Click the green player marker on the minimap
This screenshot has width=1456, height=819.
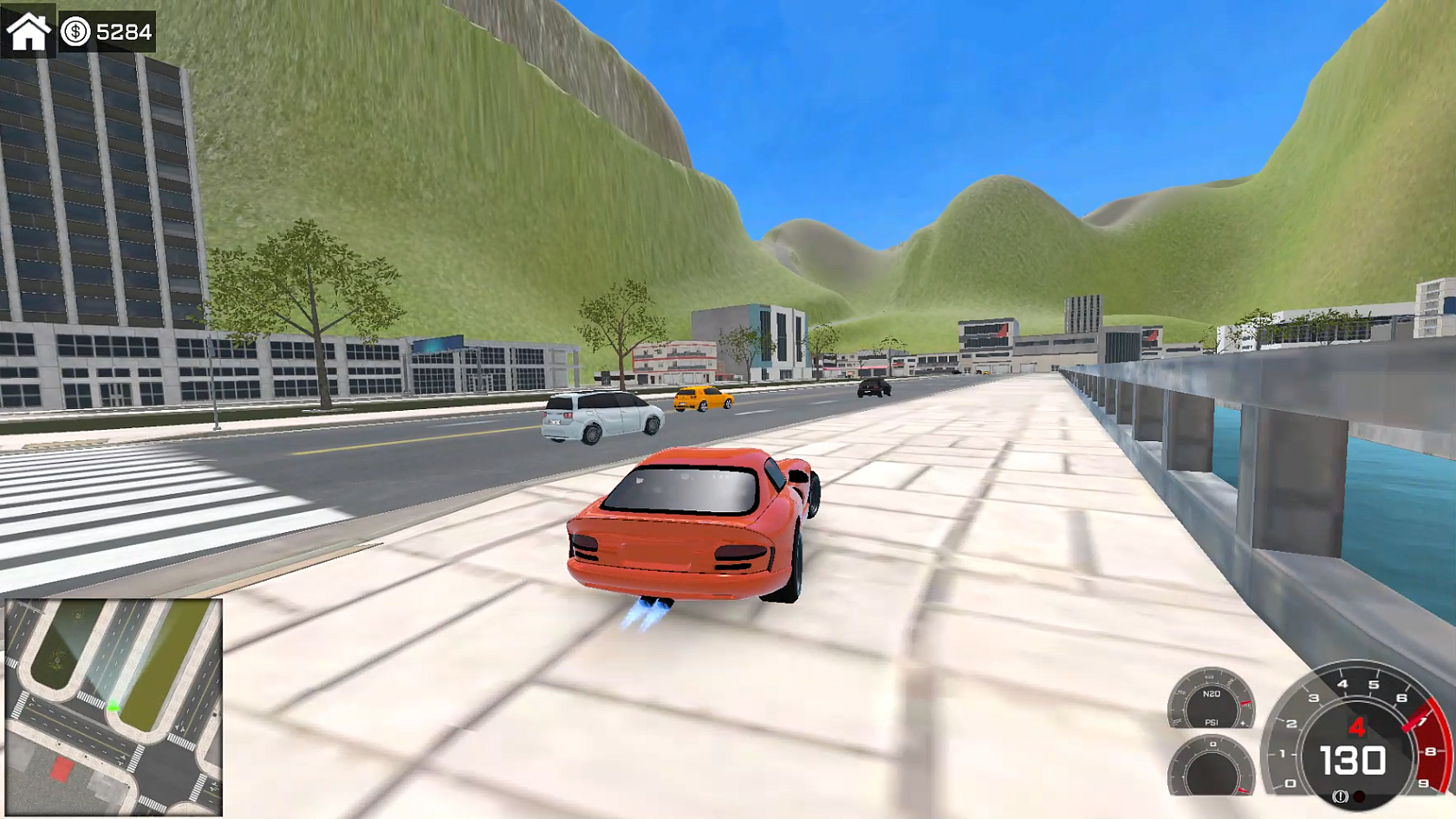point(114,706)
